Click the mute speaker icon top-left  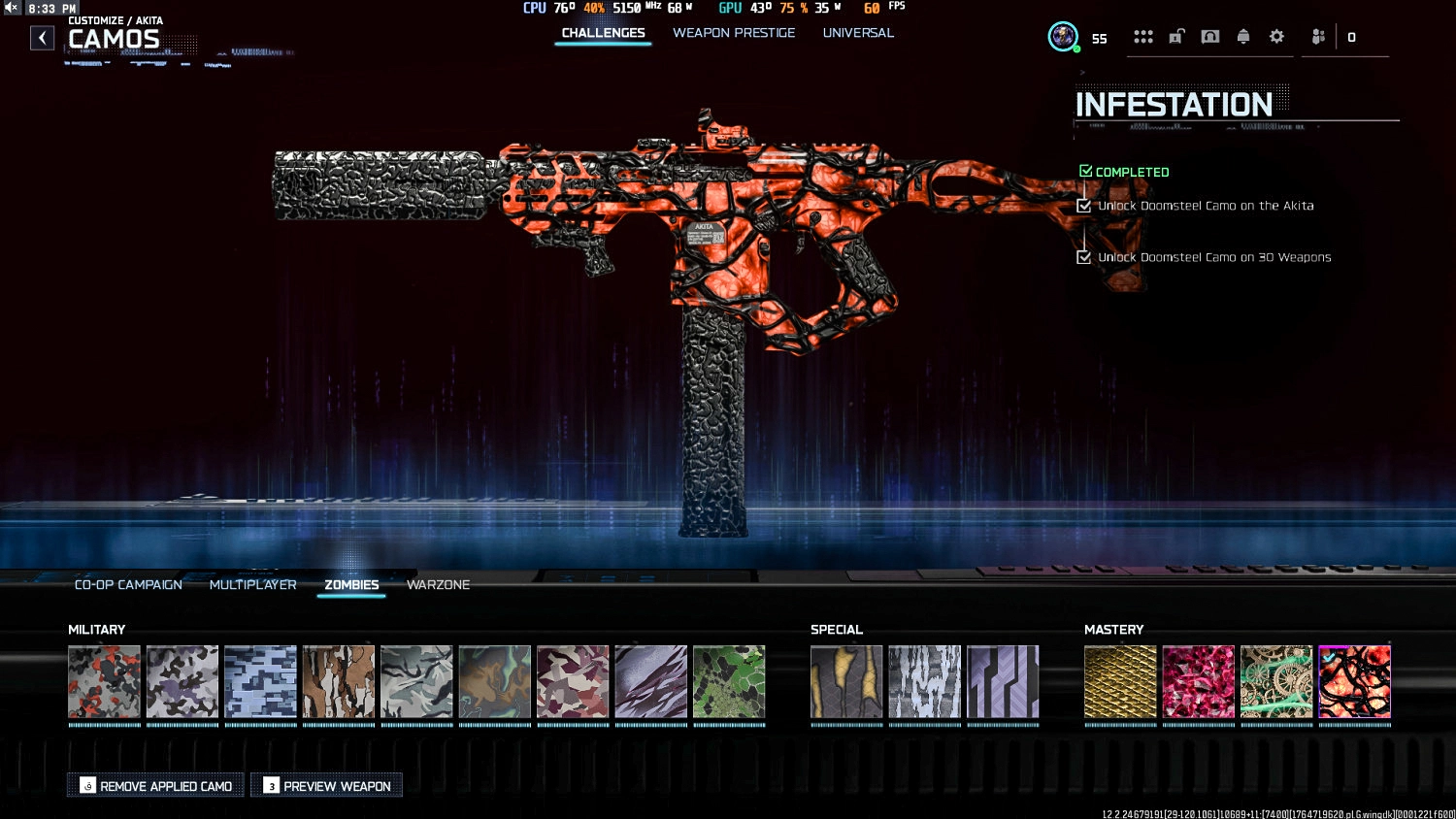[10, 7]
